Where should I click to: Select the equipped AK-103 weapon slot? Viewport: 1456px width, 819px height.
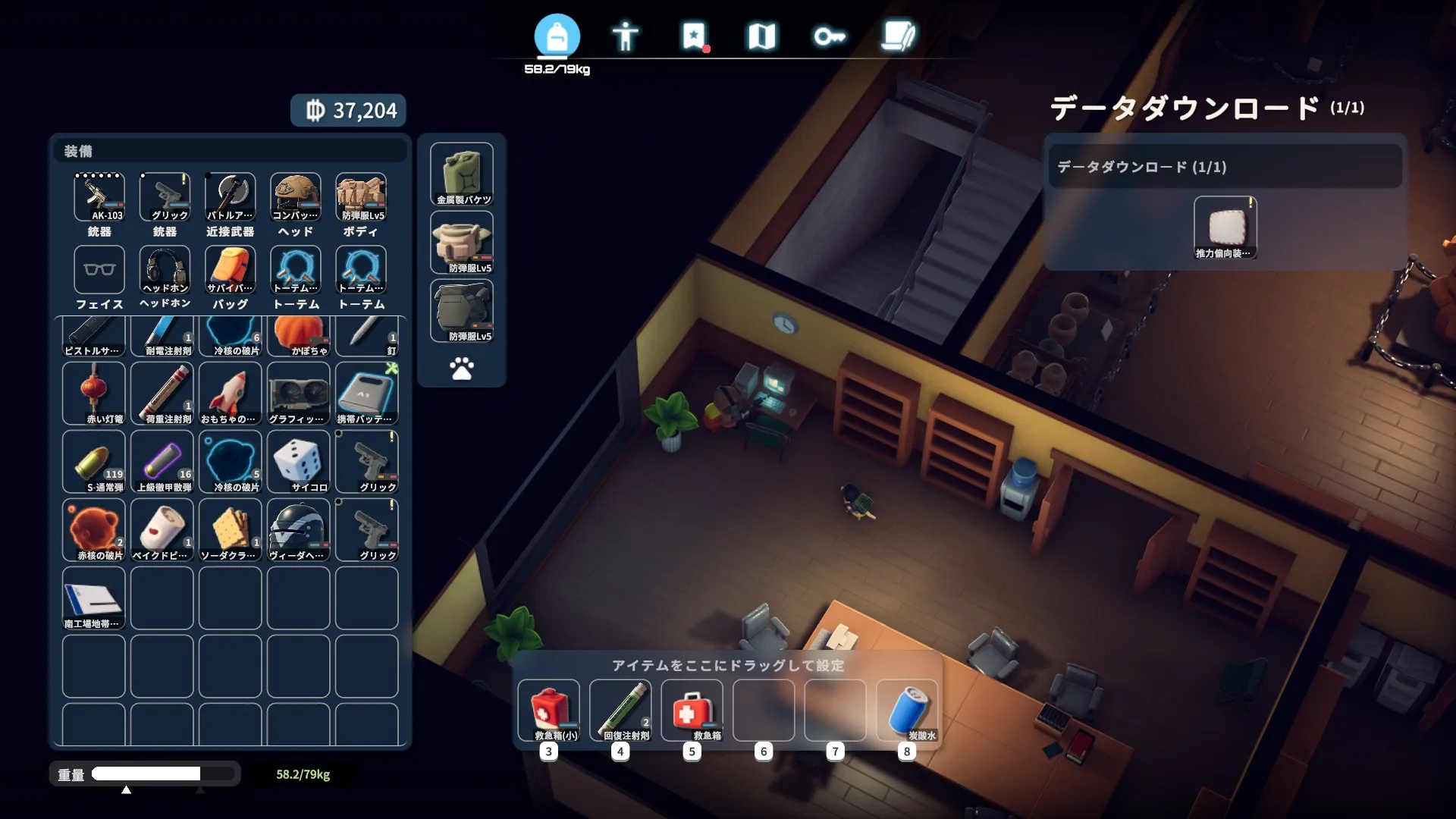(x=99, y=197)
